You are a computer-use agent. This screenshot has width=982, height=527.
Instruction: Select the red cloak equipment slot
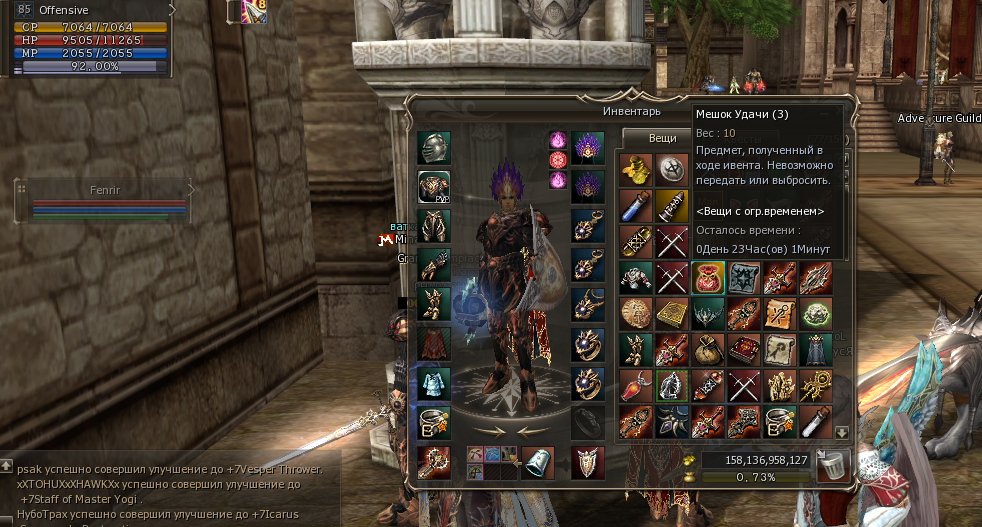pyautogui.click(x=433, y=343)
